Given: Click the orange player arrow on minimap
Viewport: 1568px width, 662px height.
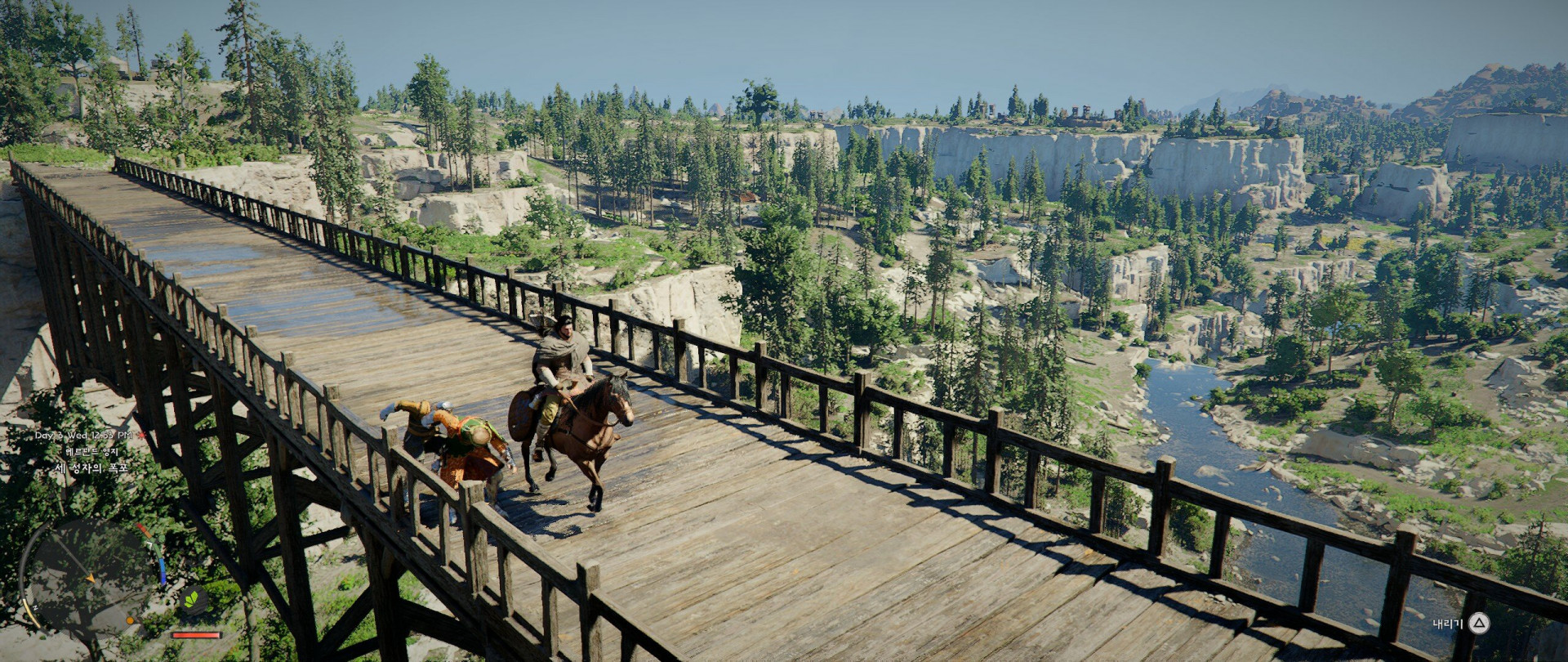Looking at the screenshot, I should [89, 579].
